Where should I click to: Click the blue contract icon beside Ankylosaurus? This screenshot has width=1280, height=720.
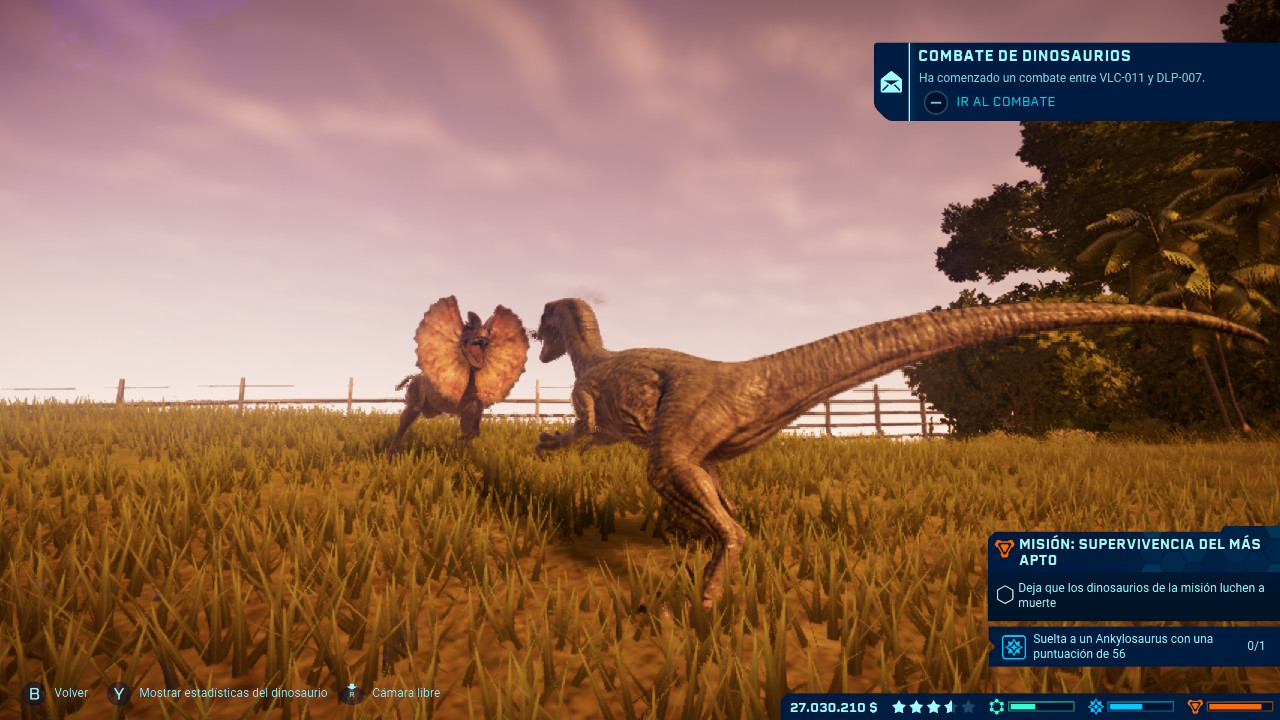(x=1014, y=647)
